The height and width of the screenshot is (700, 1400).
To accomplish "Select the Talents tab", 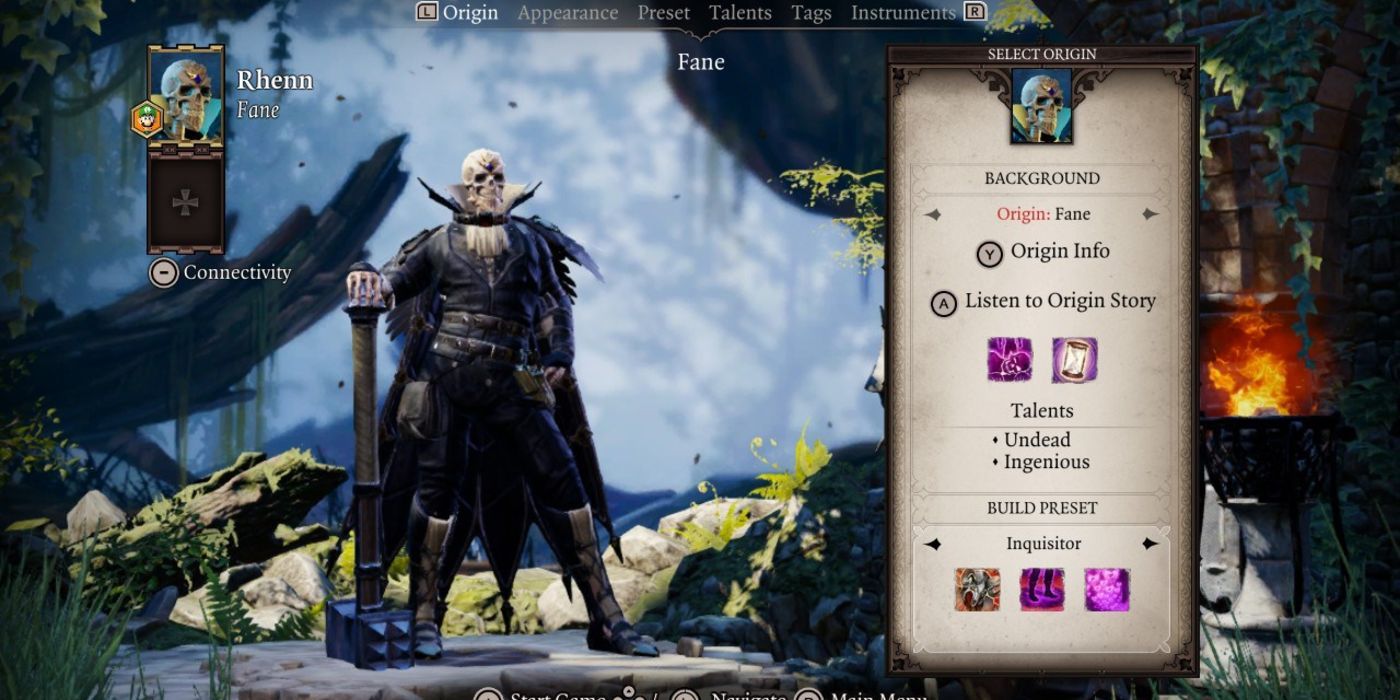I will coord(740,13).
